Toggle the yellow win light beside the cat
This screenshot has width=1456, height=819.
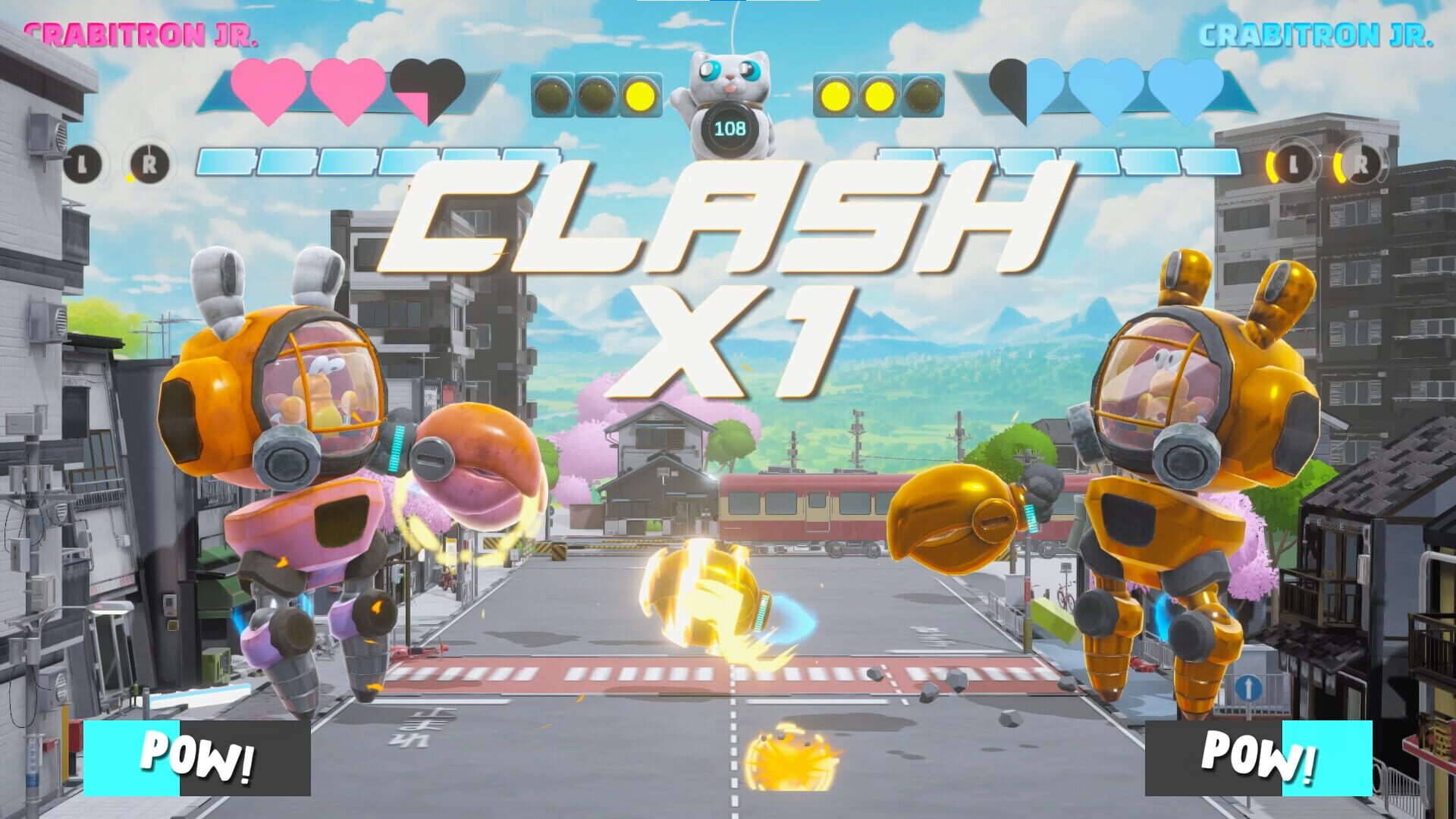click(x=639, y=96)
